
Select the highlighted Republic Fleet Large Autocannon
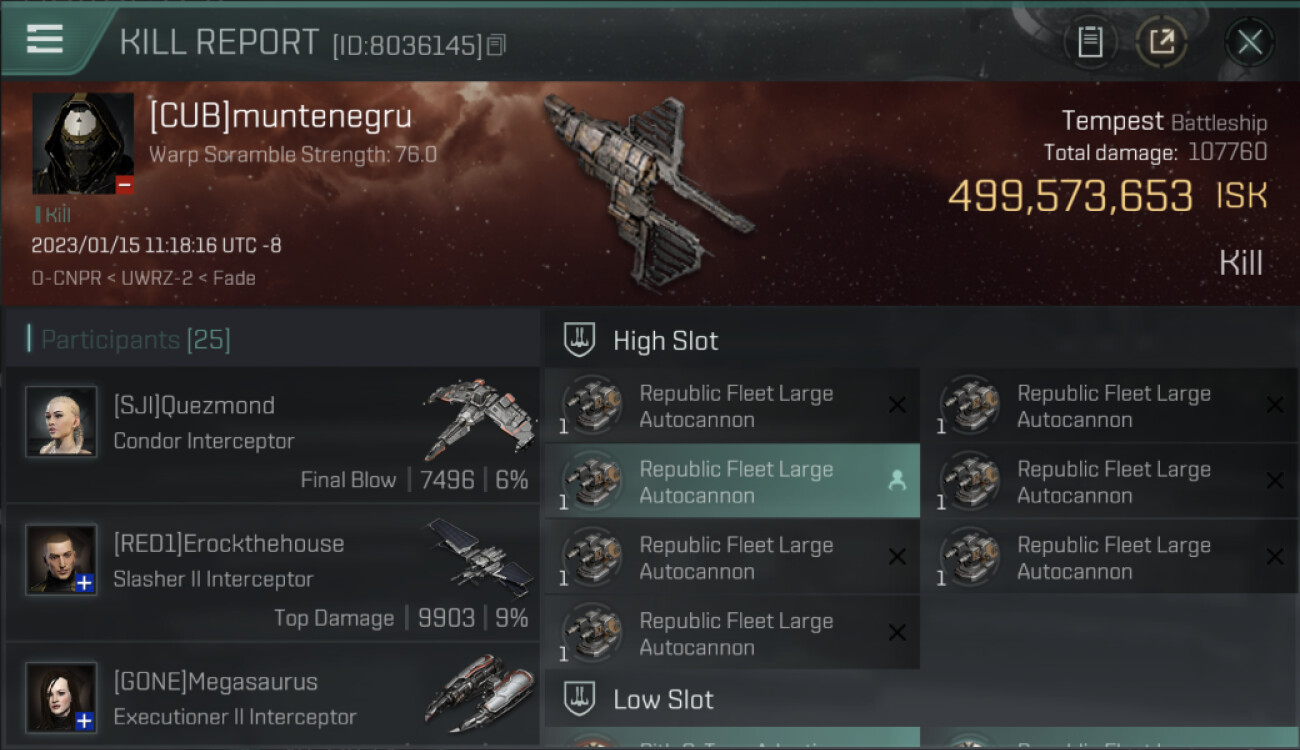tap(731, 481)
